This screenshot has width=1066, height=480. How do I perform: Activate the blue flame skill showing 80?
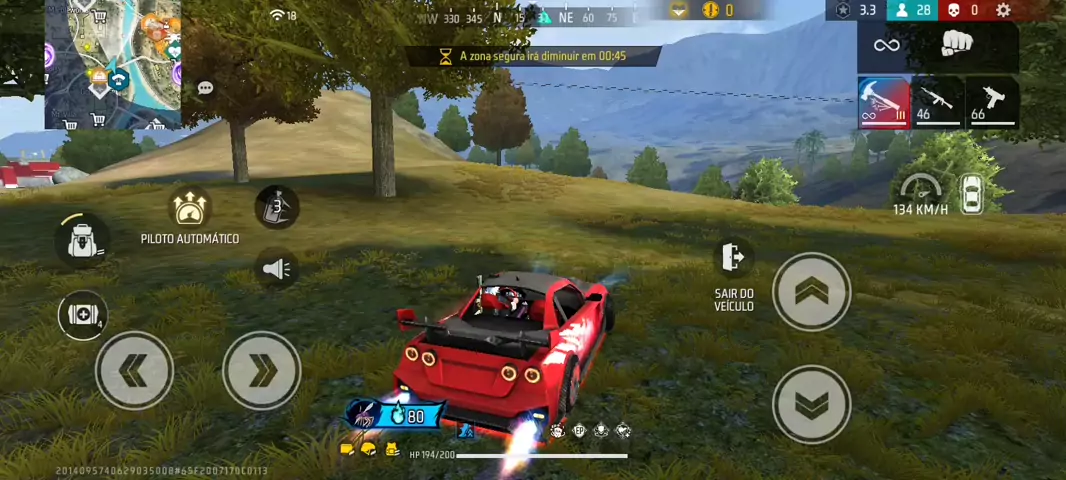coord(396,415)
